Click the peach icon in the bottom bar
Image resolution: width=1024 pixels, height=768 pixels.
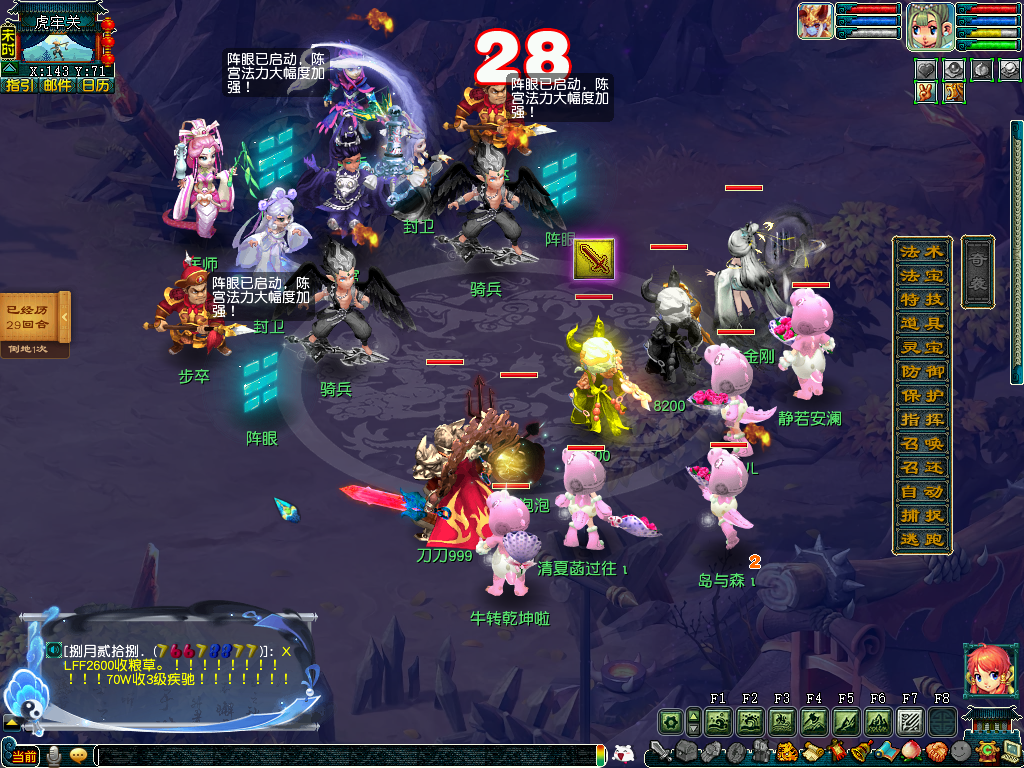(912, 751)
